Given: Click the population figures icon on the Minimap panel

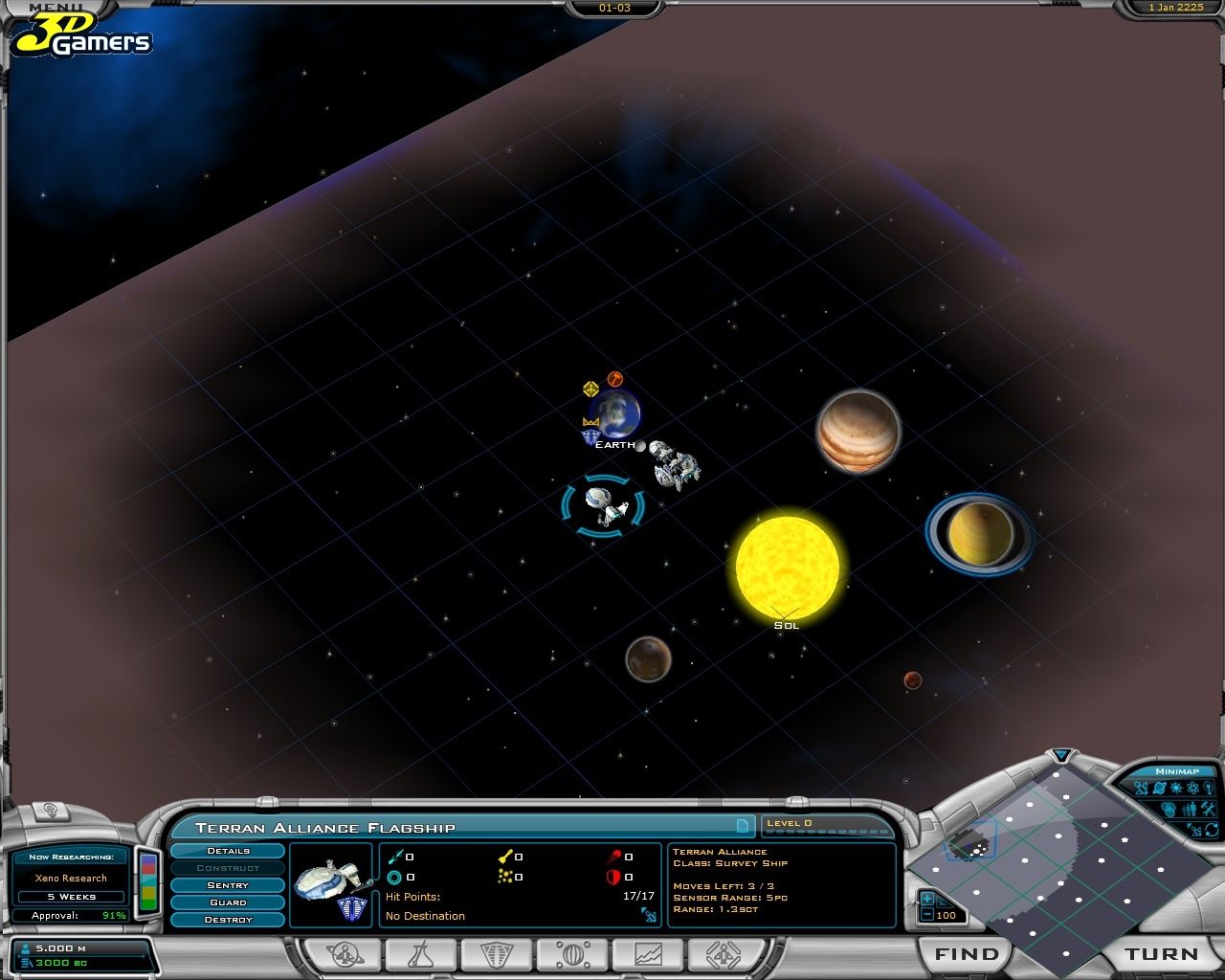Looking at the screenshot, I should tap(1189, 809).
